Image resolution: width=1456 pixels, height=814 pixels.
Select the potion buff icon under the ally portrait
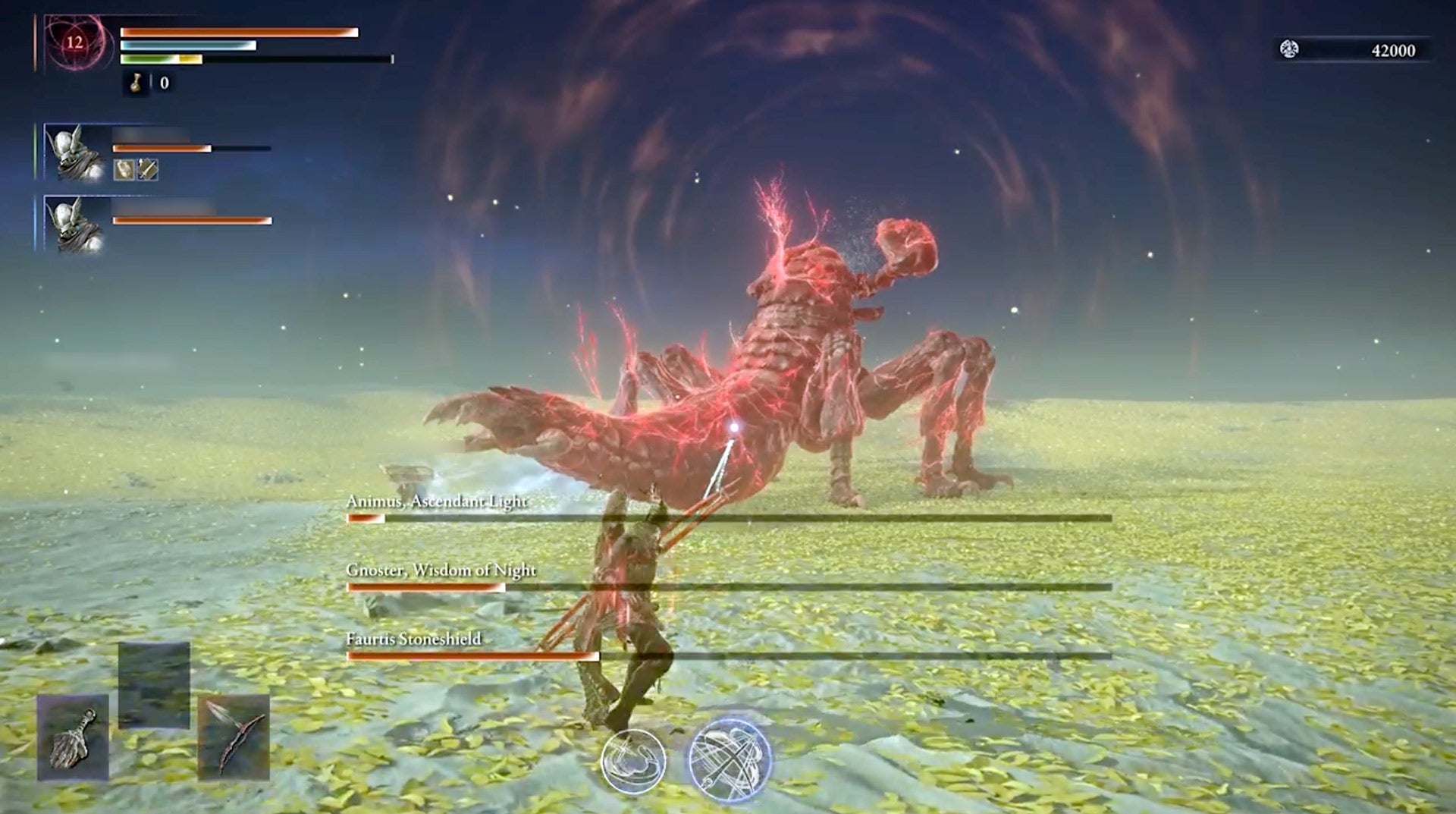tap(124, 170)
